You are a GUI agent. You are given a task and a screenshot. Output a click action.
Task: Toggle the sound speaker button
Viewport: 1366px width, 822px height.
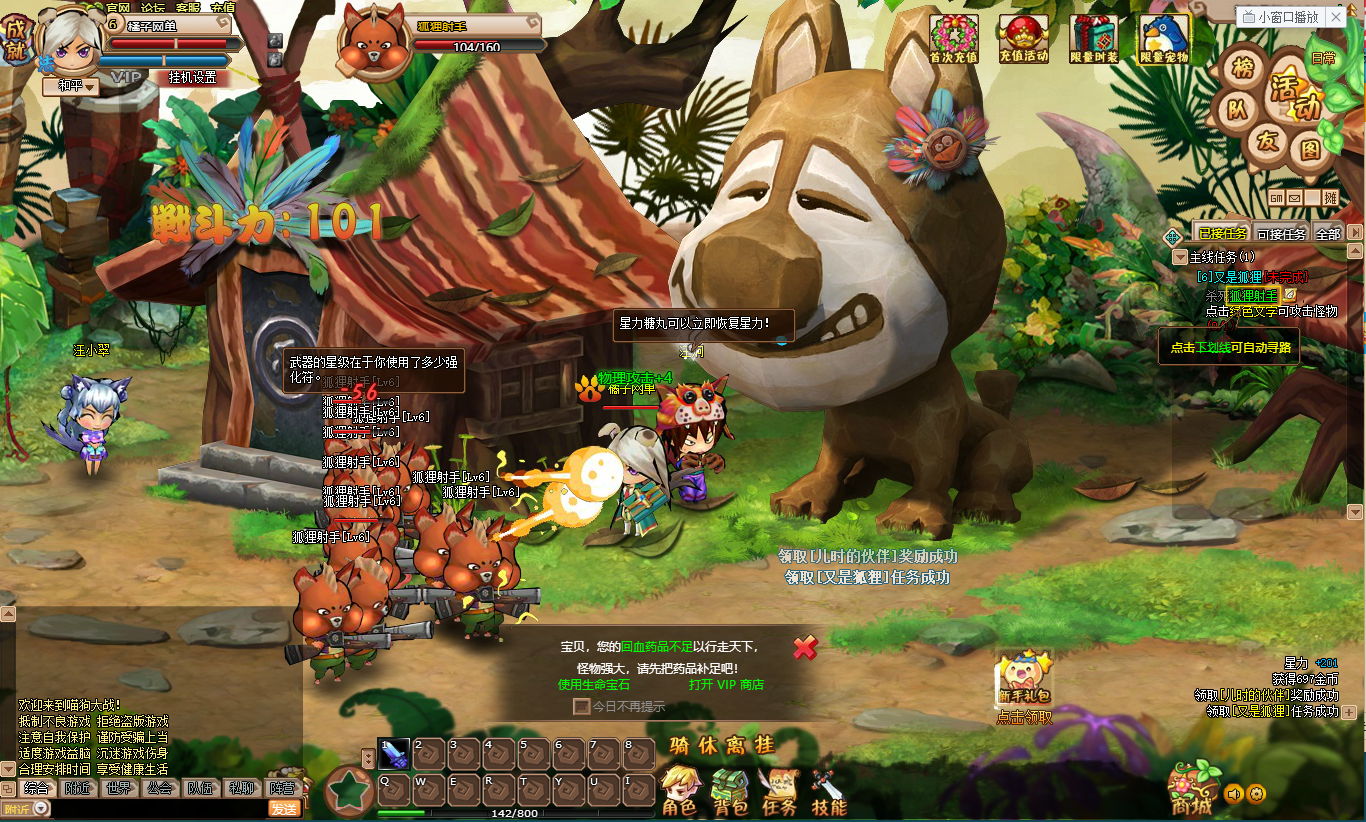(1234, 794)
